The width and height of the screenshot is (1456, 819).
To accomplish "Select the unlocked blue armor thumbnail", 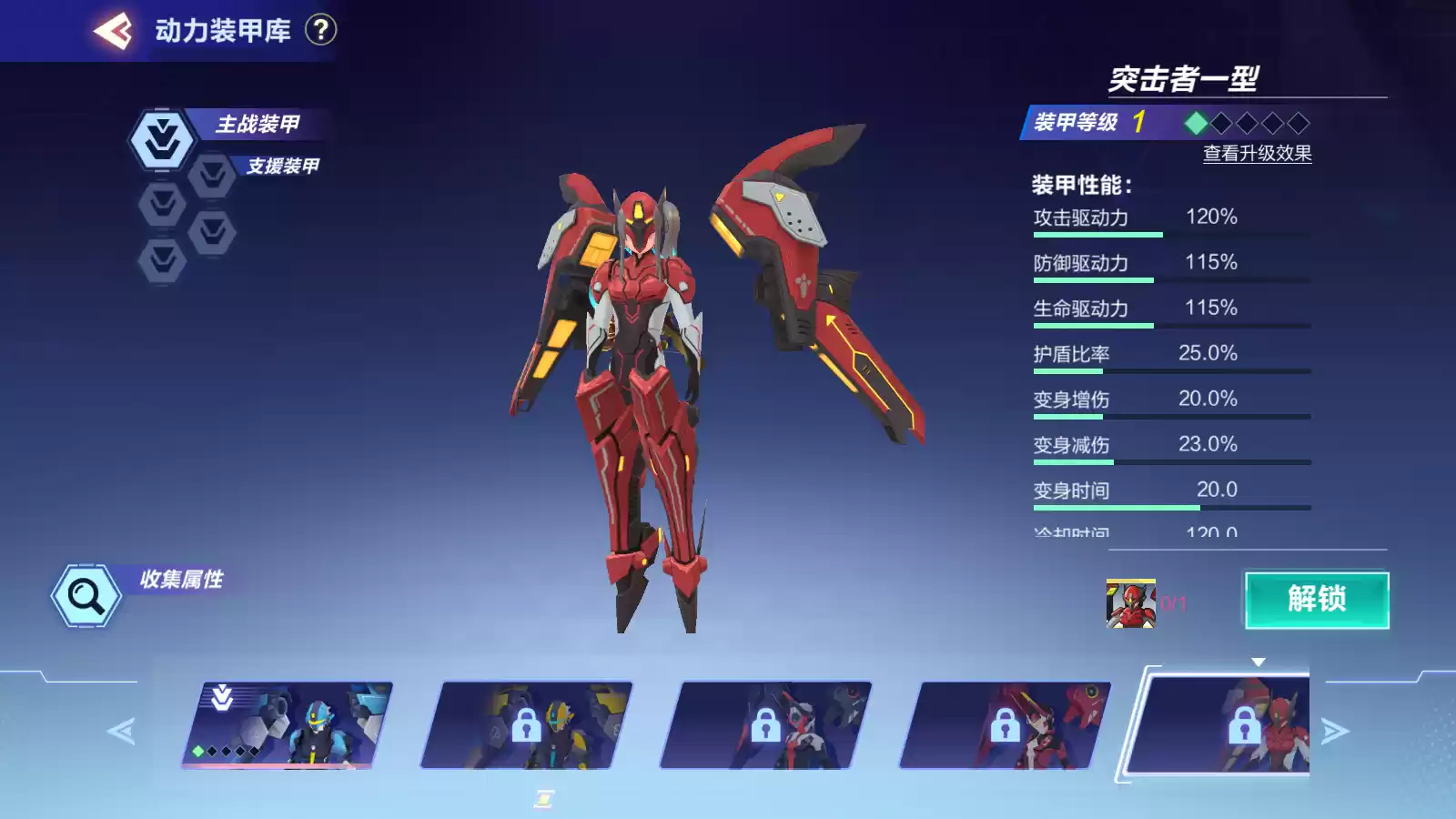I will 288,724.
